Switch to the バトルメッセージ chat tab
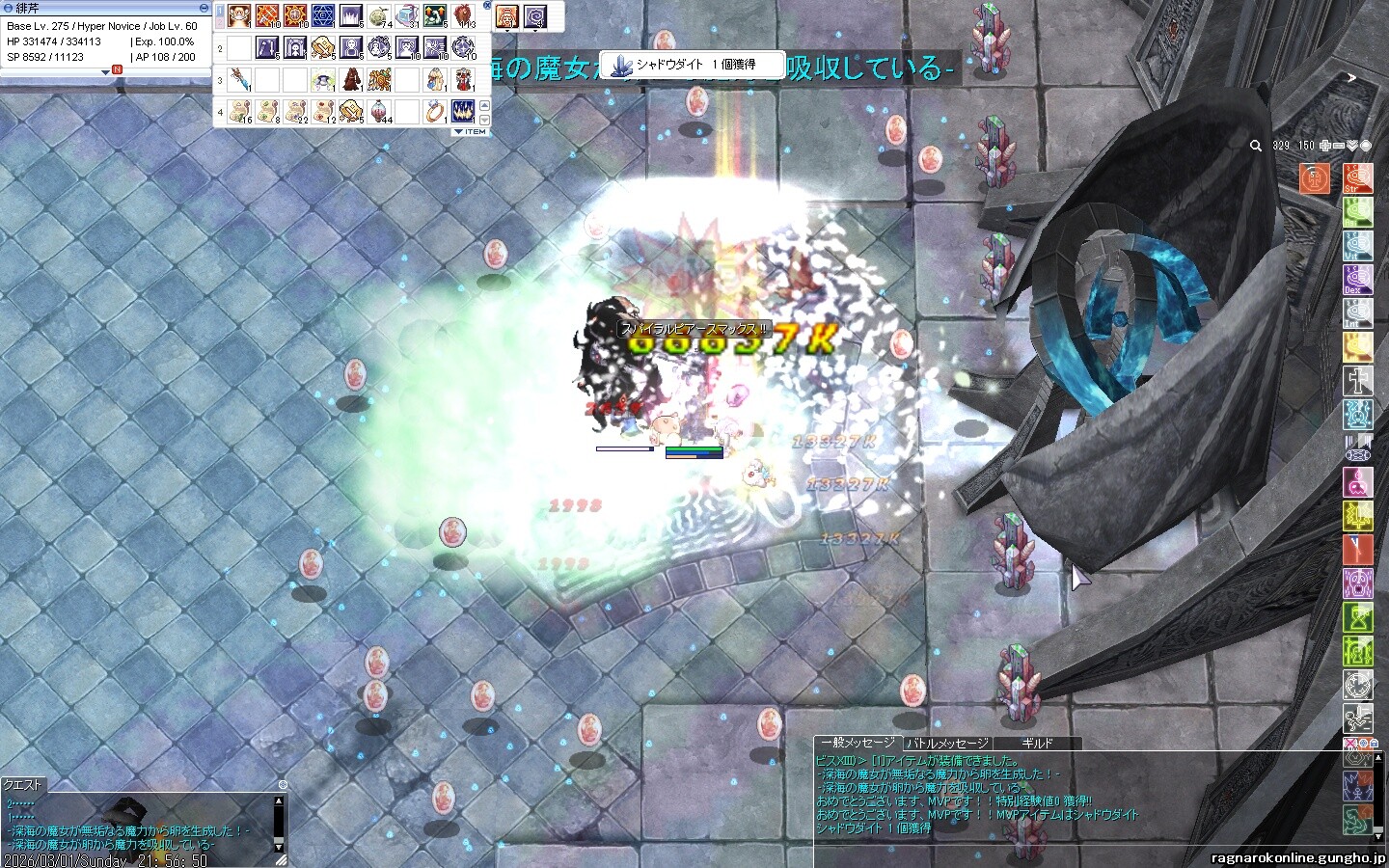 [x=947, y=744]
